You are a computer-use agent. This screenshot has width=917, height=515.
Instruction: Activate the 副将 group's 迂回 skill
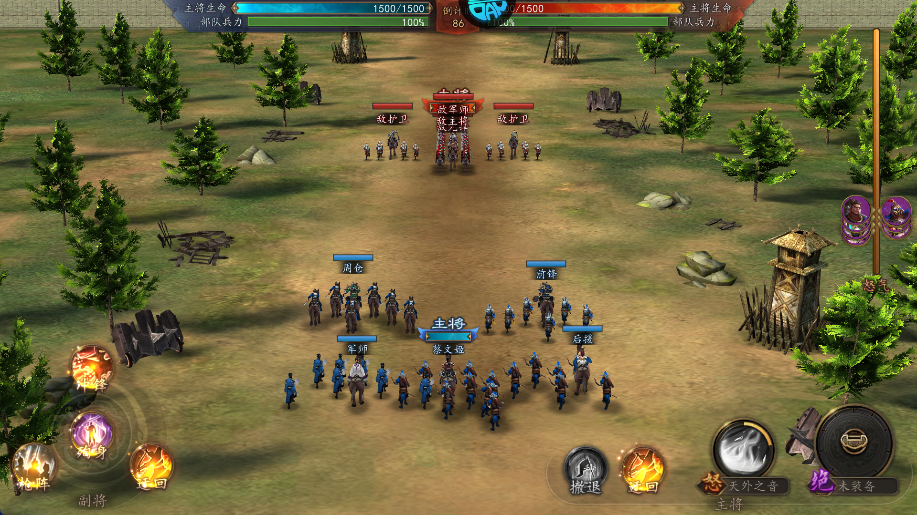point(151,465)
